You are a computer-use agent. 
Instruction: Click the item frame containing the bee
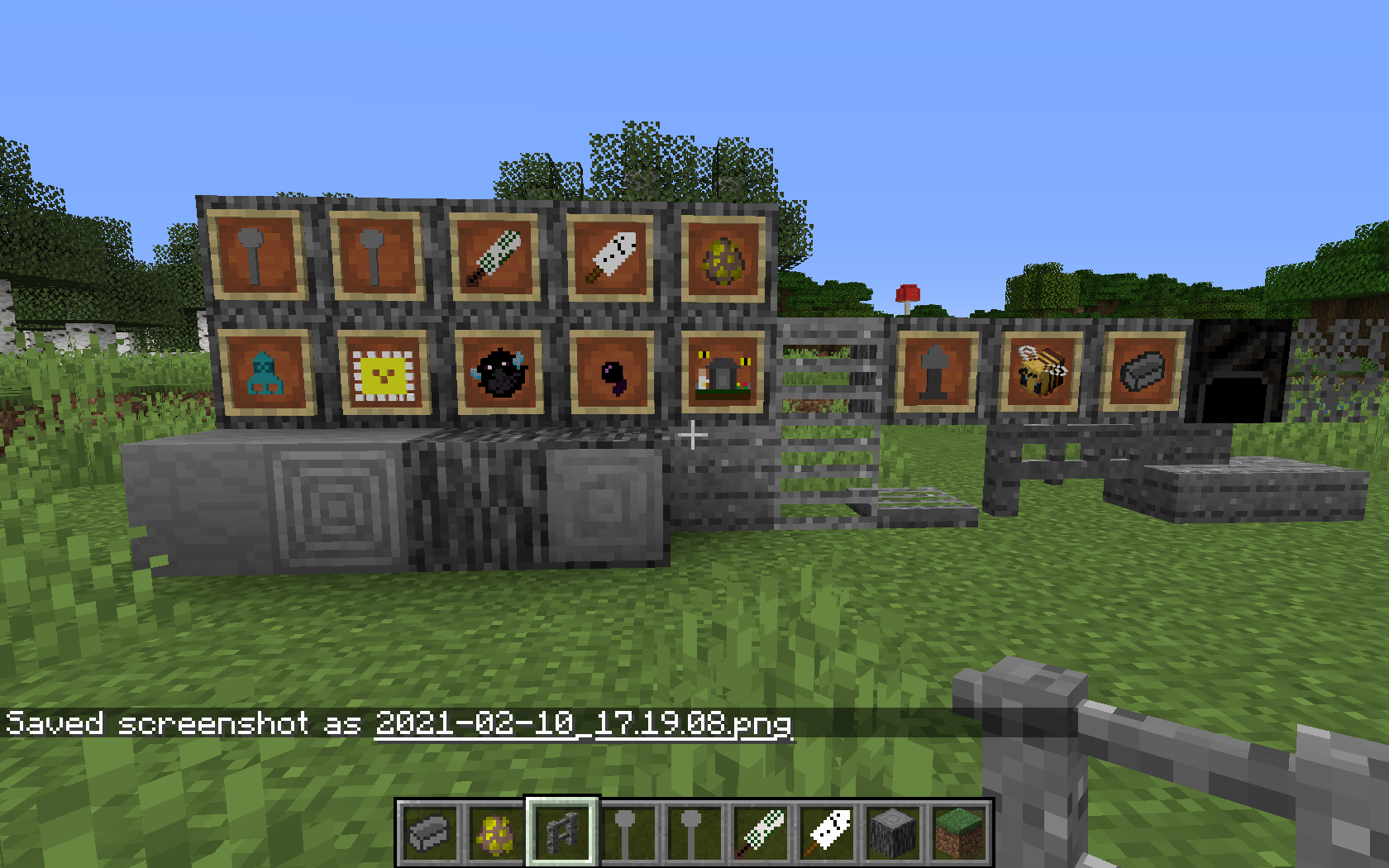click(1040, 372)
